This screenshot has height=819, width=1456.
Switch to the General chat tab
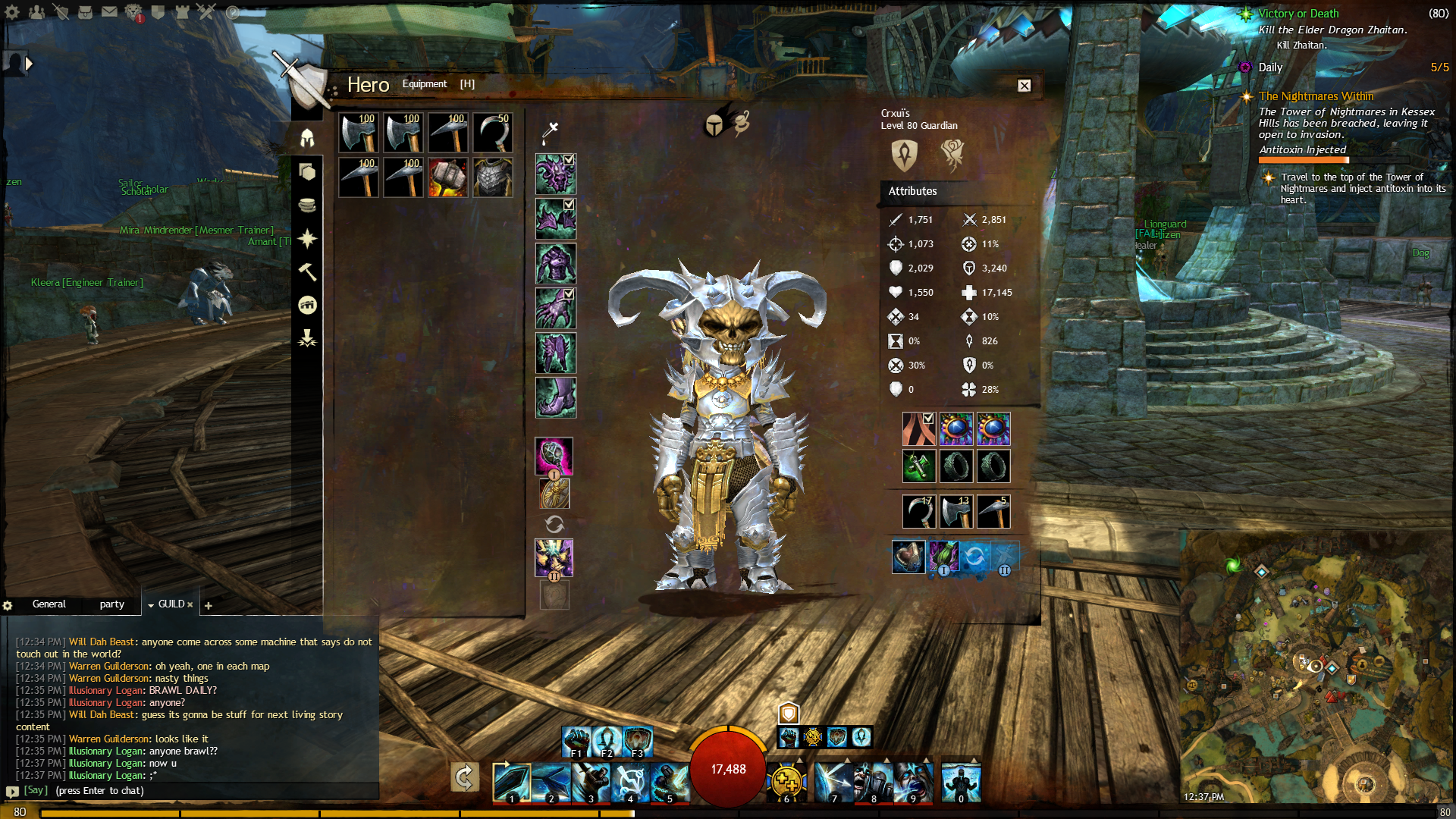[x=49, y=604]
